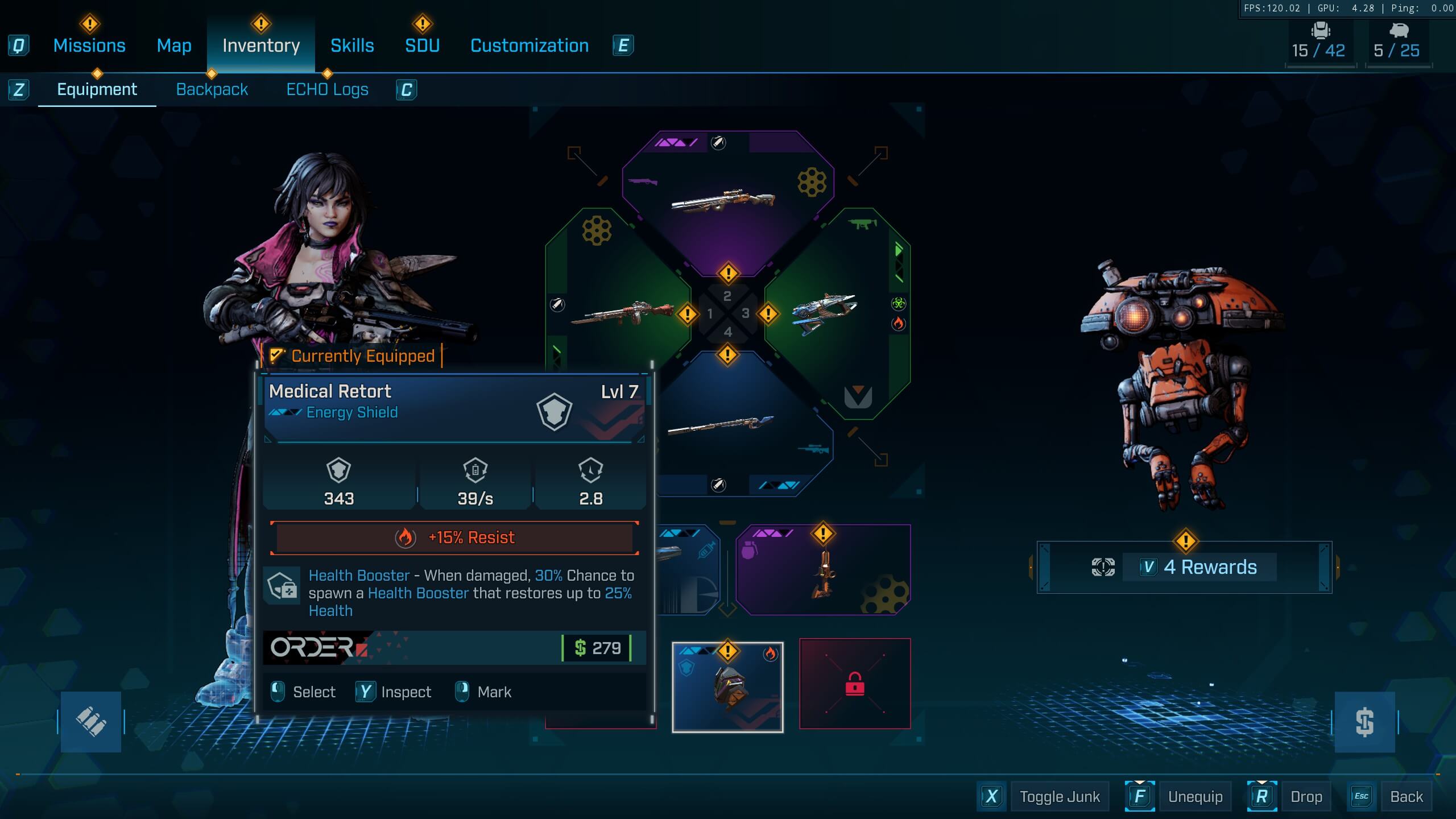Open the dollar sign currency button
Image resolution: width=1456 pixels, height=819 pixels.
coord(1364,722)
